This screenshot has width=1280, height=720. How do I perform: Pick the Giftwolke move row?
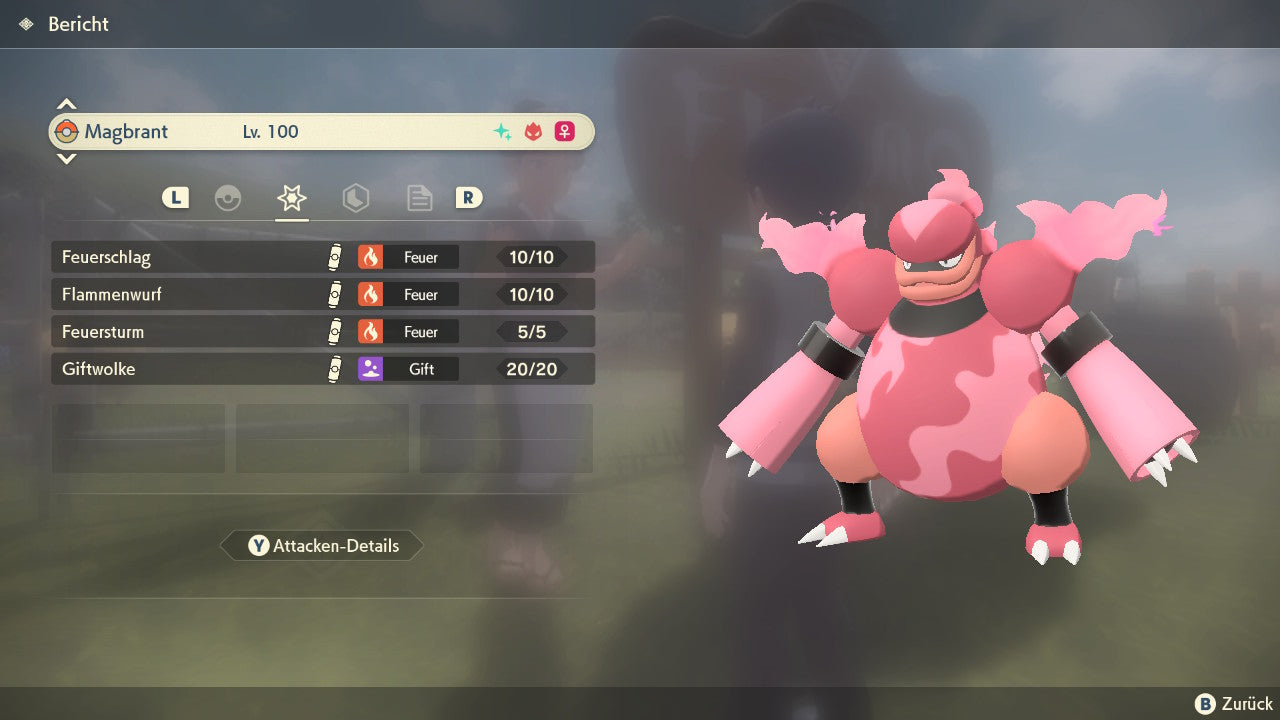(322, 369)
